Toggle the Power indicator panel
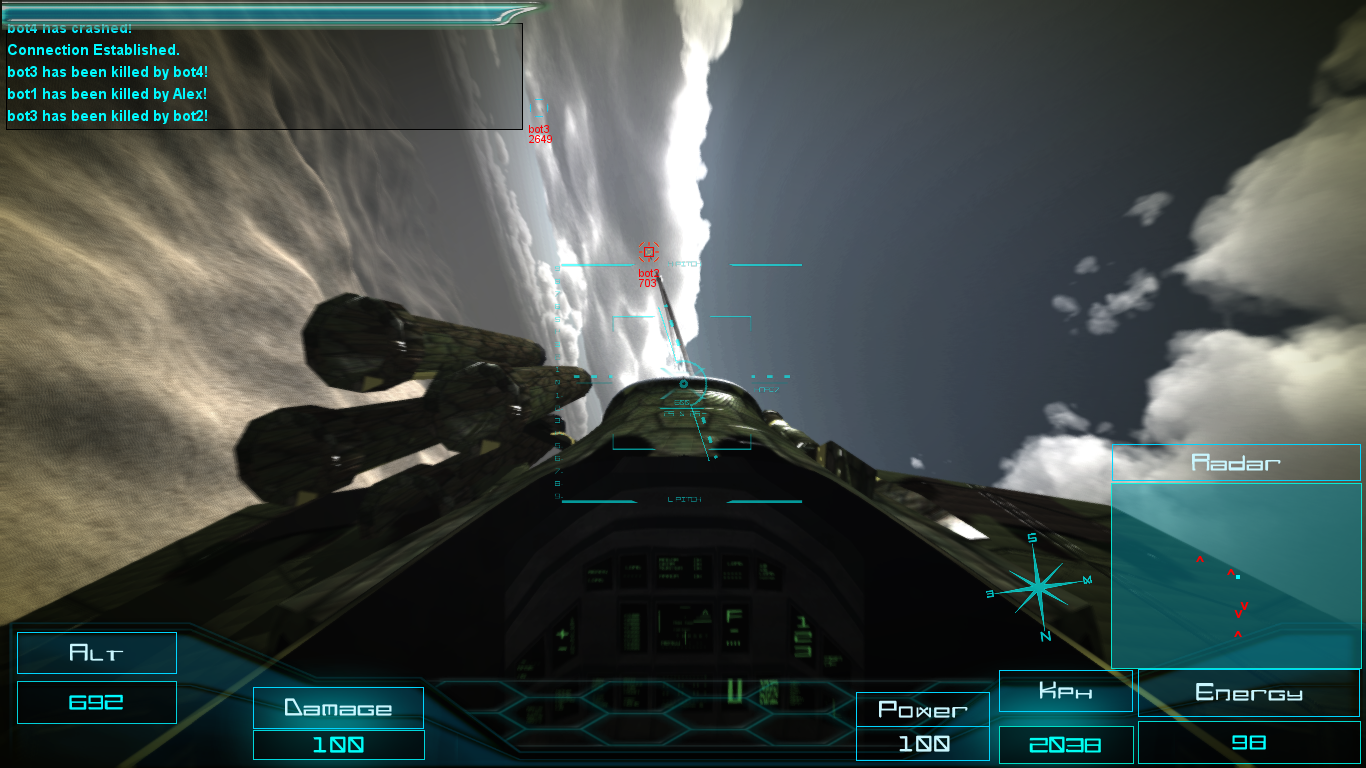Image resolution: width=1366 pixels, height=768 pixels. pos(922,710)
